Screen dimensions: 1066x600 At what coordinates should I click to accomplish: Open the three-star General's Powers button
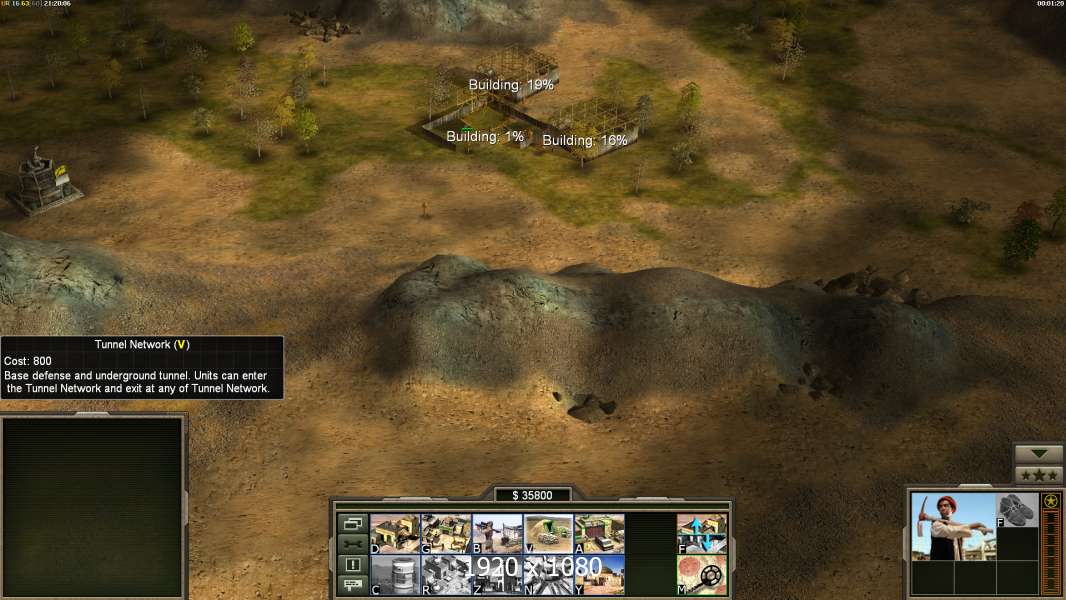pos(1039,475)
